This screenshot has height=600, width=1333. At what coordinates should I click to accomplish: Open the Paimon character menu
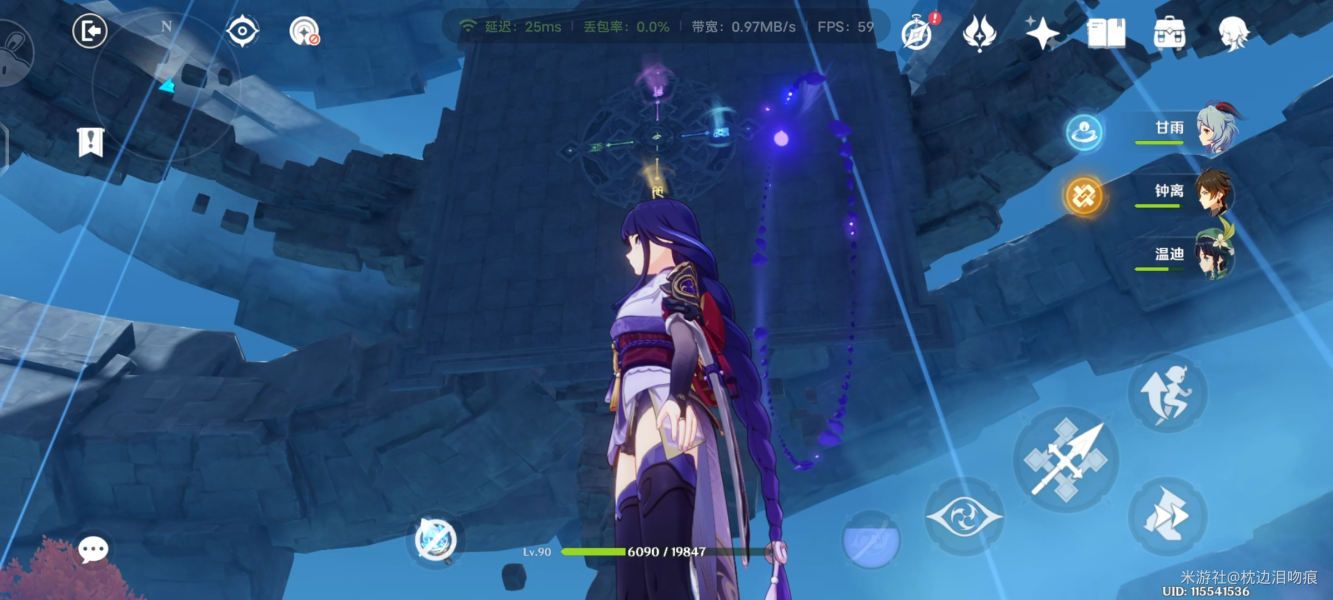pos(1233,33)
